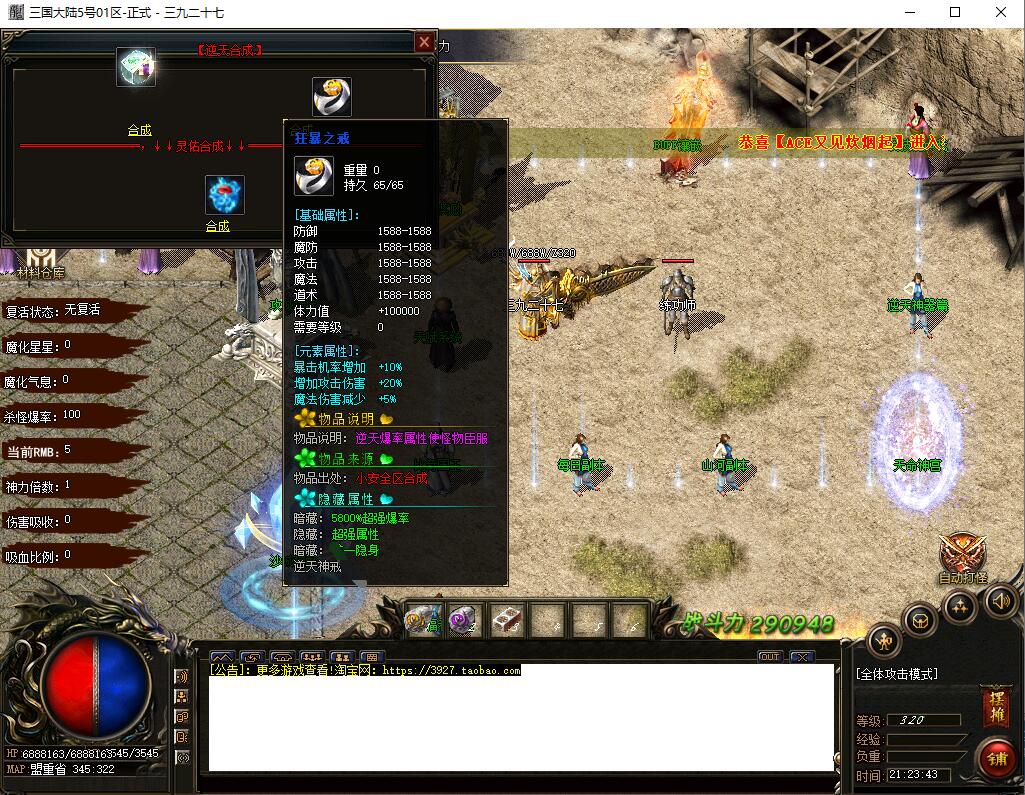The height and width of the screenshot is (795, 1025).
Task: Open the round red 铺 shop button
Action: pyautogui.click(x=995, y=757)
